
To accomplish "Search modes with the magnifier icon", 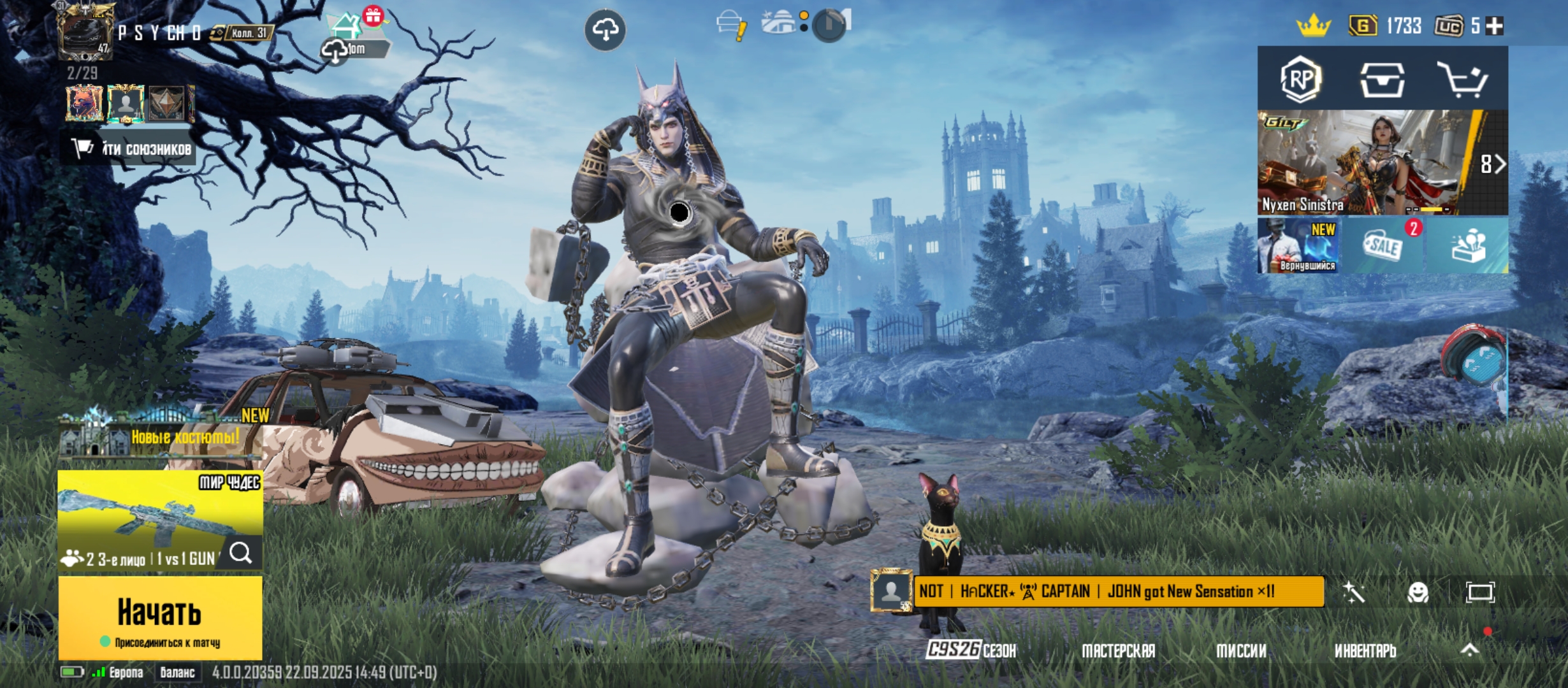I will (240, 553).
